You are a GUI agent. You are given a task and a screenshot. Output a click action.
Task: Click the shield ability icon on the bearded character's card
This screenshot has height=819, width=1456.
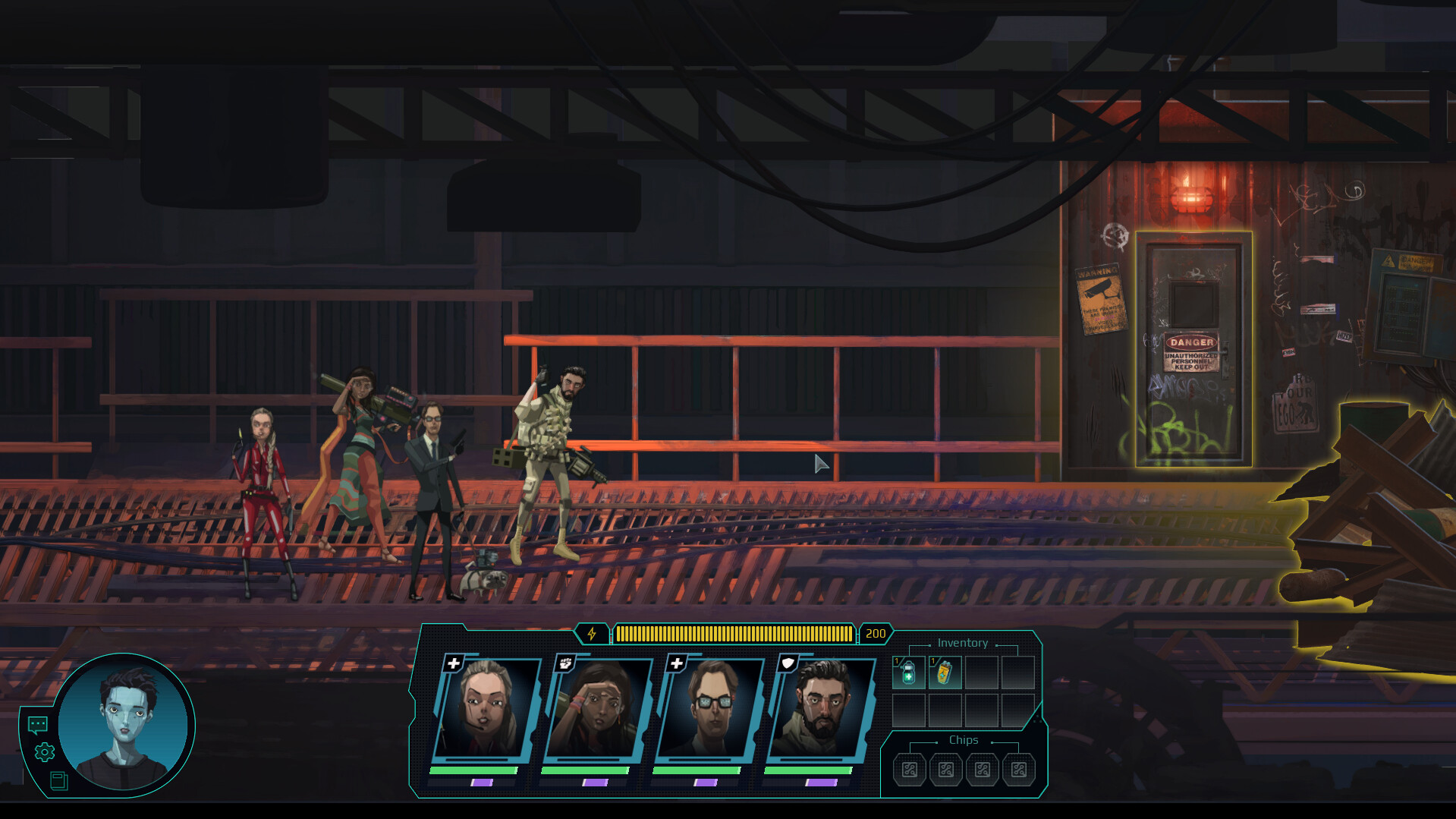tap(788, 663)
